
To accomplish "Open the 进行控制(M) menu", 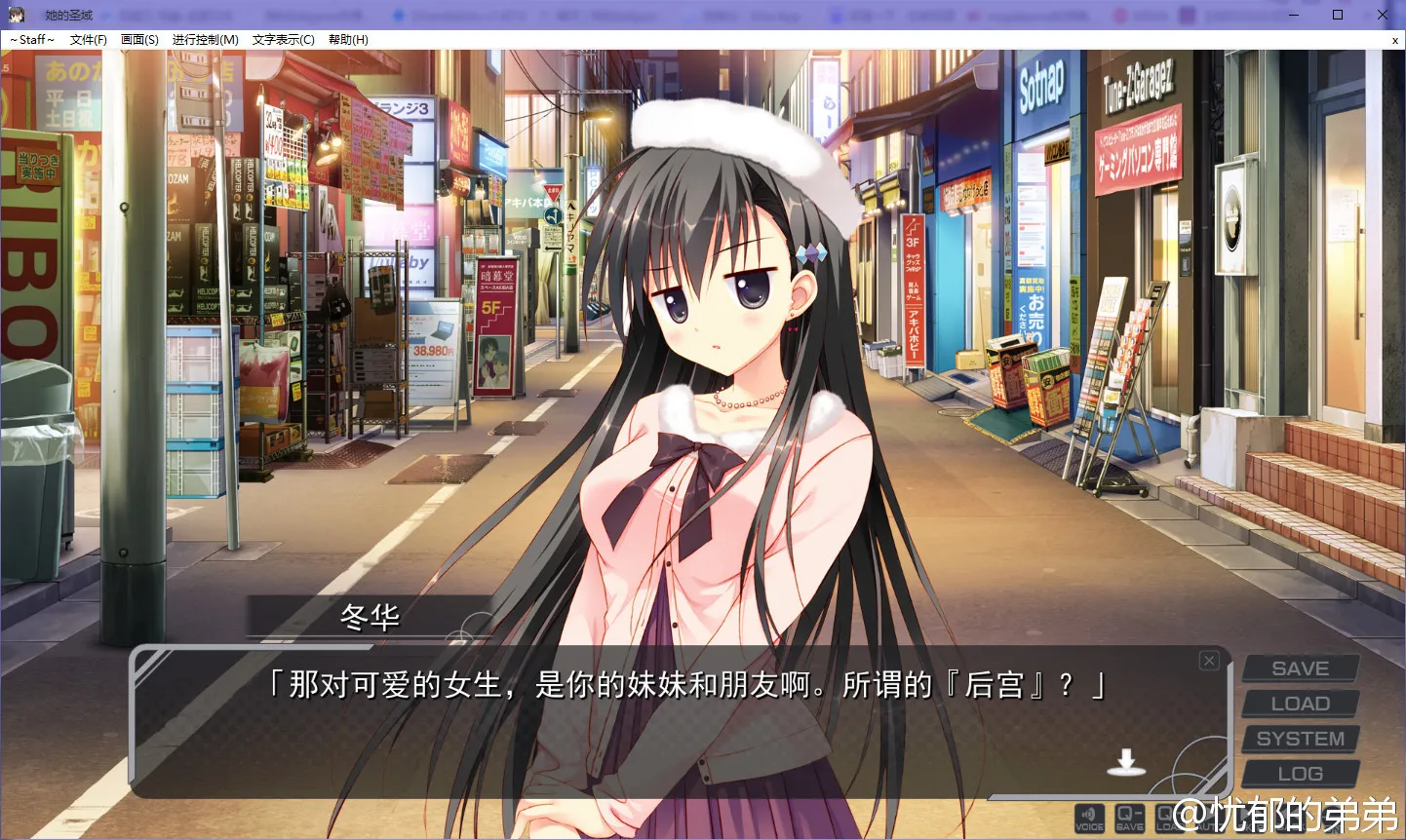I will [x=206, y=40].
